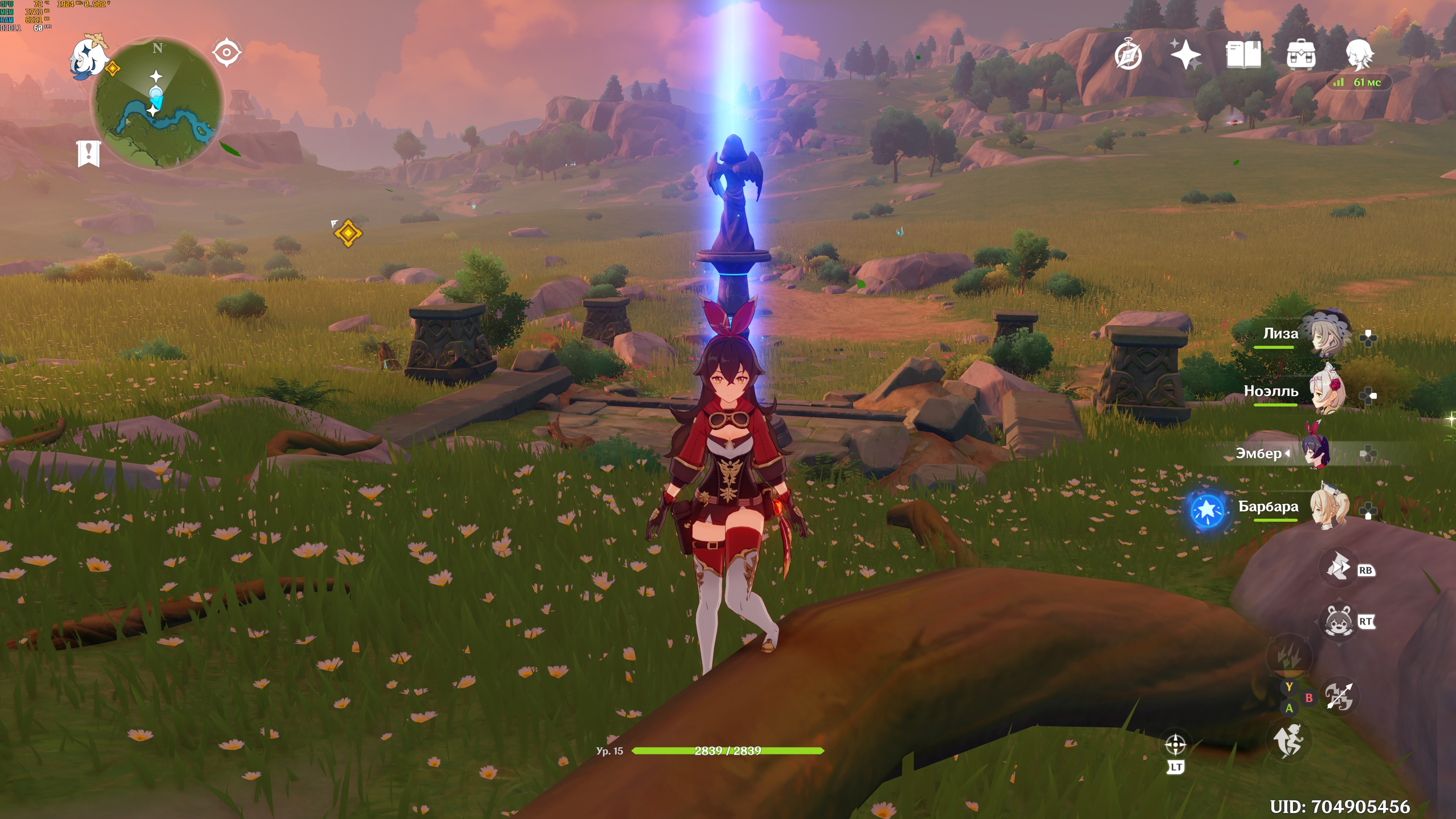The image size is (1456, 819).
Task: Tap the running figure icon
Action: [x=1288, y=741]
